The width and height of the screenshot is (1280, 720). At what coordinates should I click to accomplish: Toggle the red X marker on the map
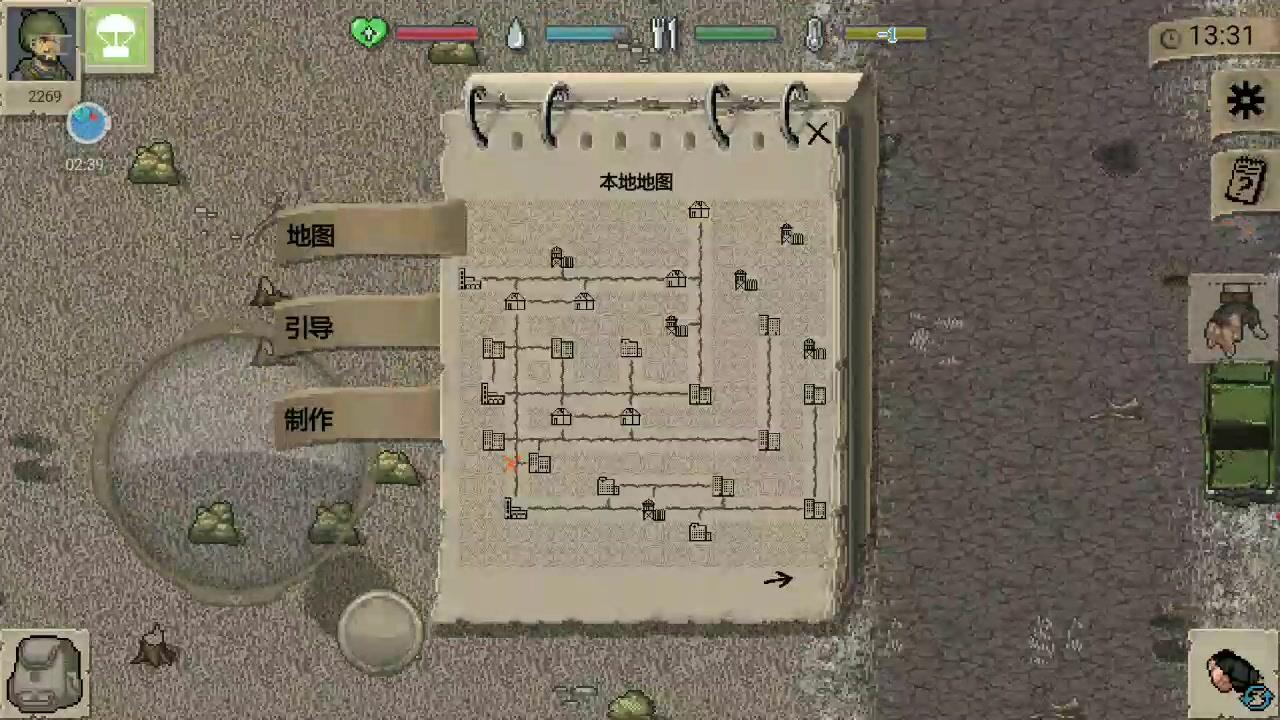(x=513, y=462)
